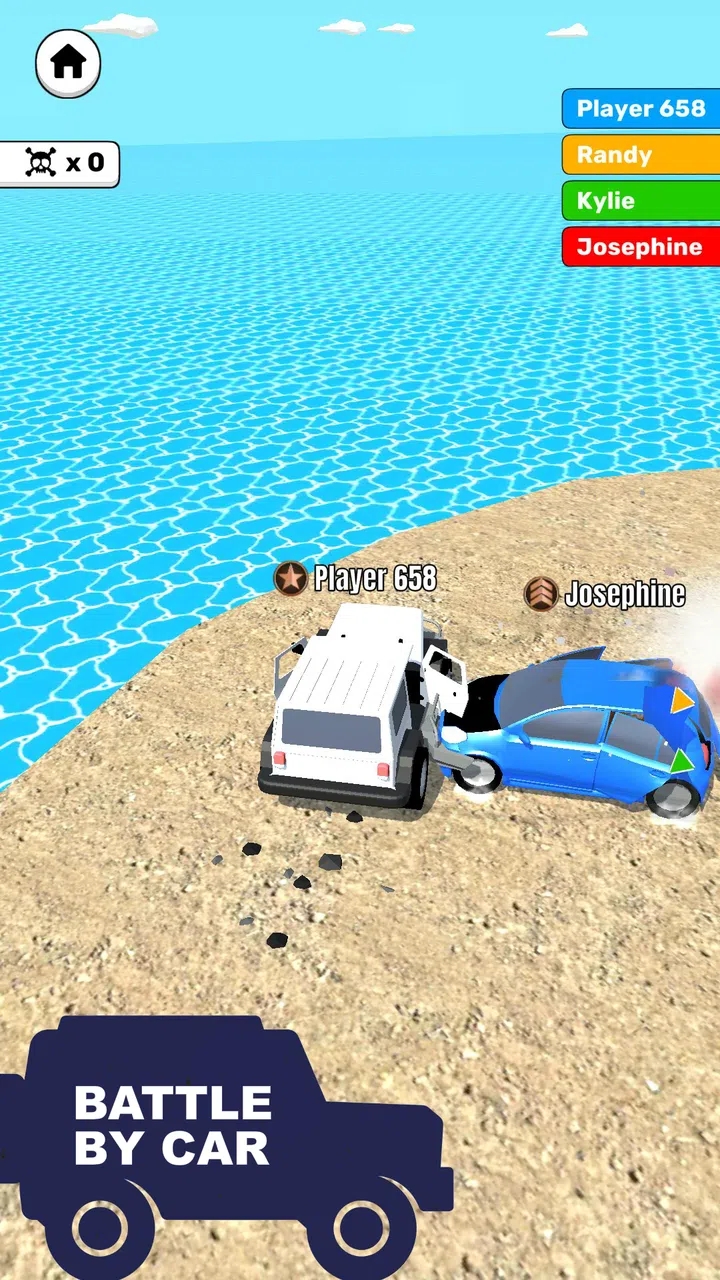
Task: Select Player 658 in the leaderboard
Action: click(640, 109)
